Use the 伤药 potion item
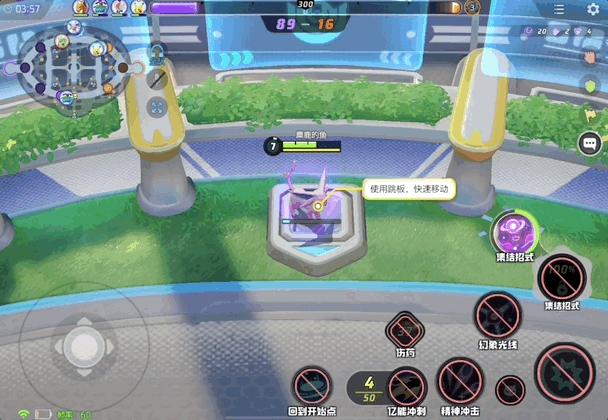The width and height of the screenshot is (608, 420). pyautogui.click(x=404, y=329)
